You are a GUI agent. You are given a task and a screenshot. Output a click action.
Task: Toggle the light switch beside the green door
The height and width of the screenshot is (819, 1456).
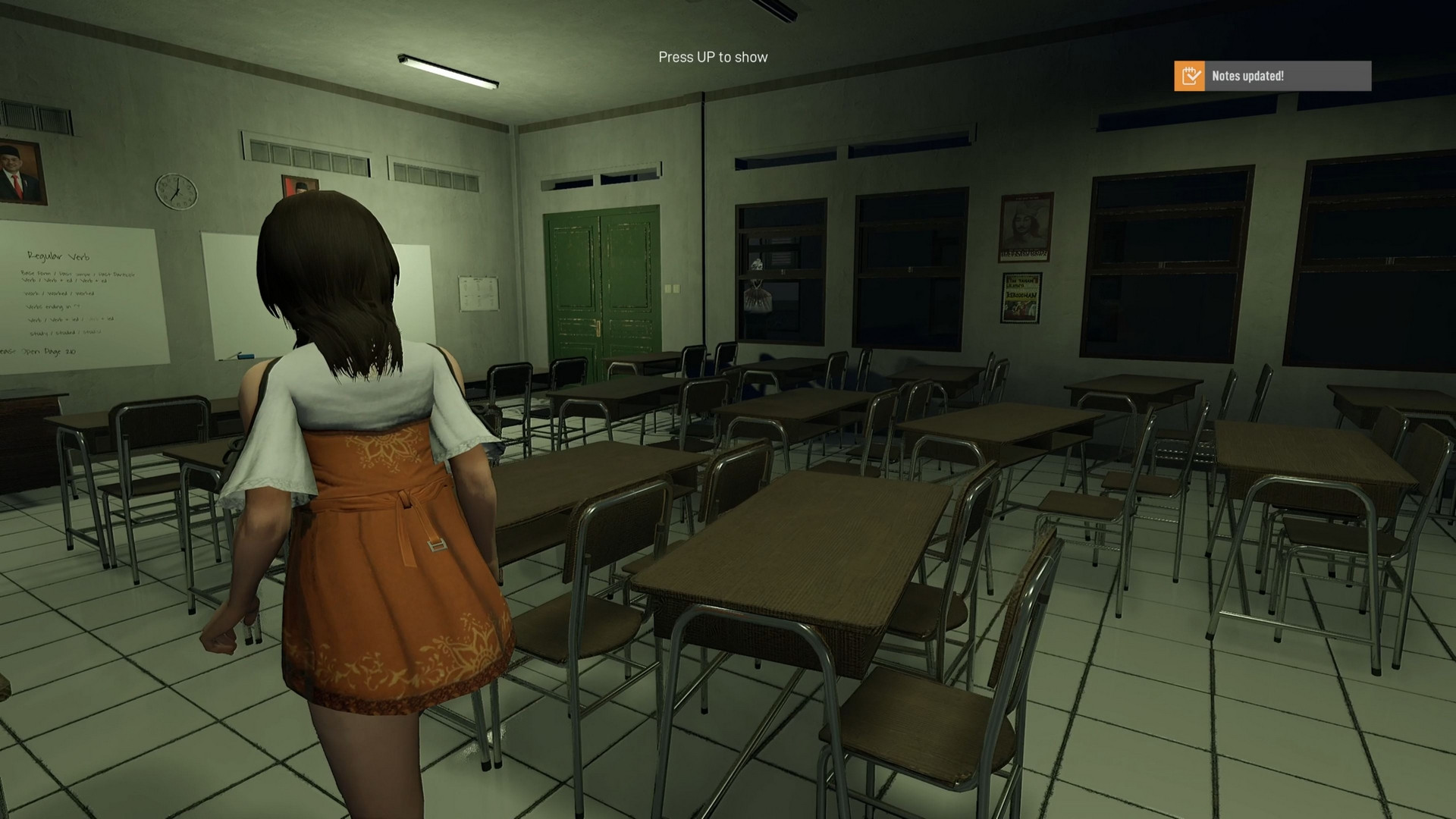click(673, 288)
